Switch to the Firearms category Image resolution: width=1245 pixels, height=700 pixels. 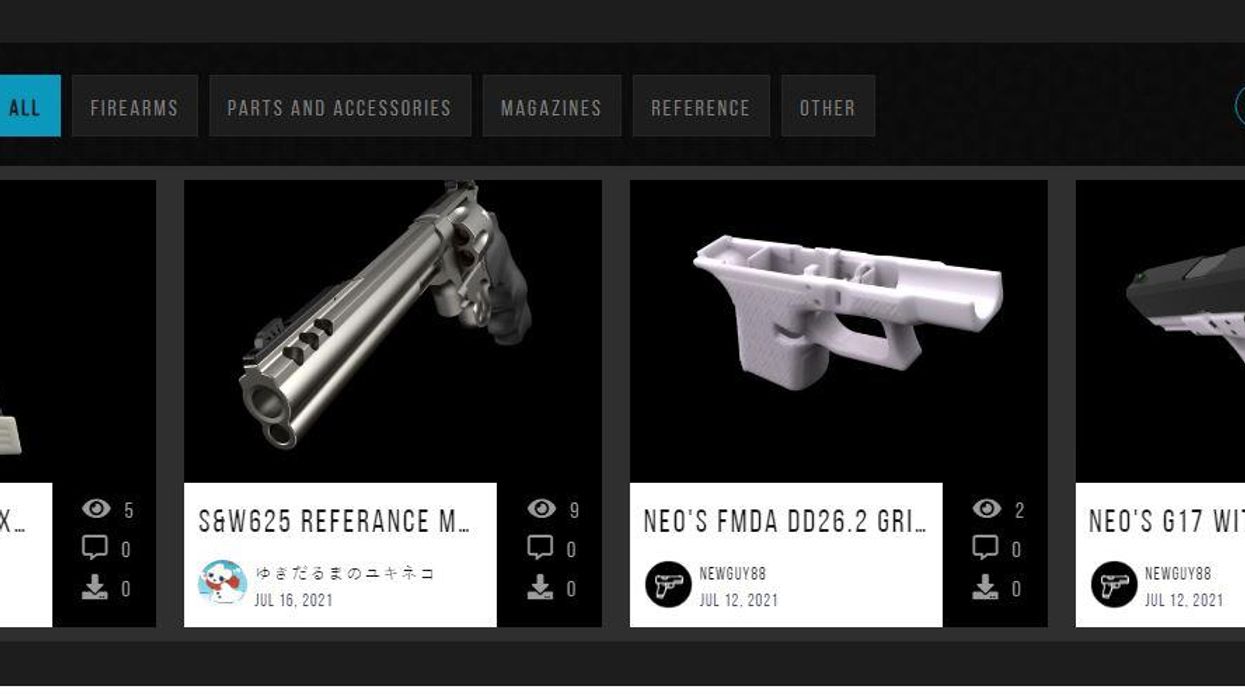click(134, 106)
